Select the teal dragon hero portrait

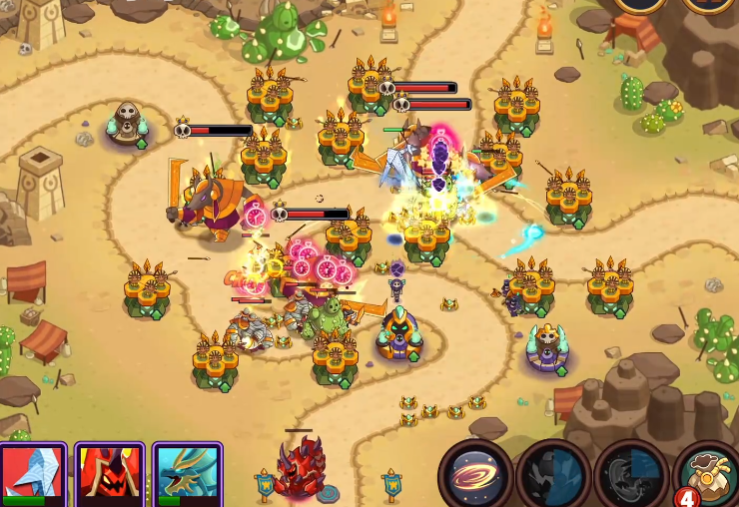188,474
